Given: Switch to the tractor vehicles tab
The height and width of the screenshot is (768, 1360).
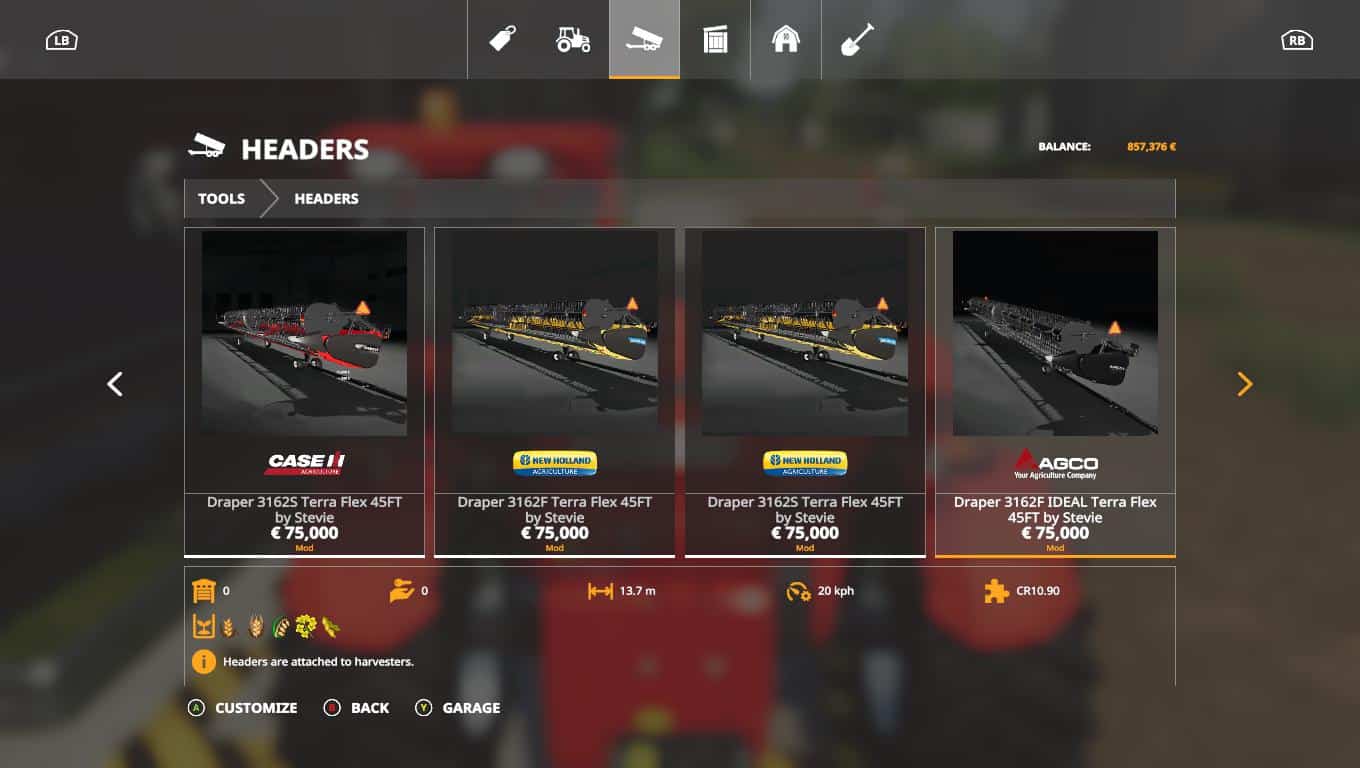Looking at the screenshot, I should click(x=573, y=40).
